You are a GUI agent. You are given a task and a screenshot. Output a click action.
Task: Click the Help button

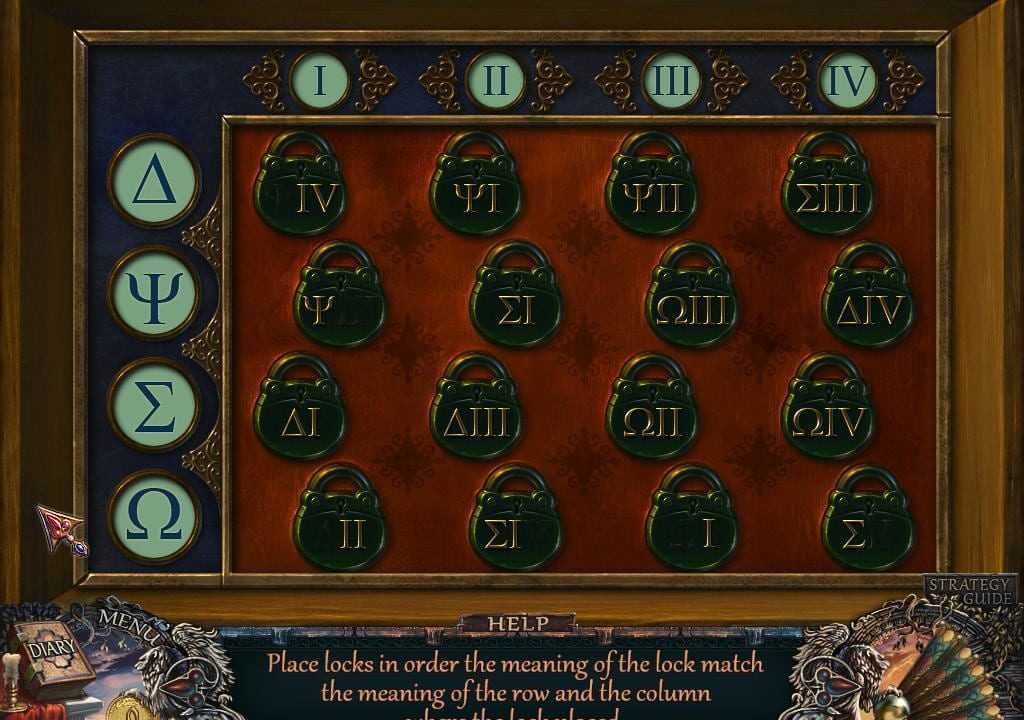(517, 624)
